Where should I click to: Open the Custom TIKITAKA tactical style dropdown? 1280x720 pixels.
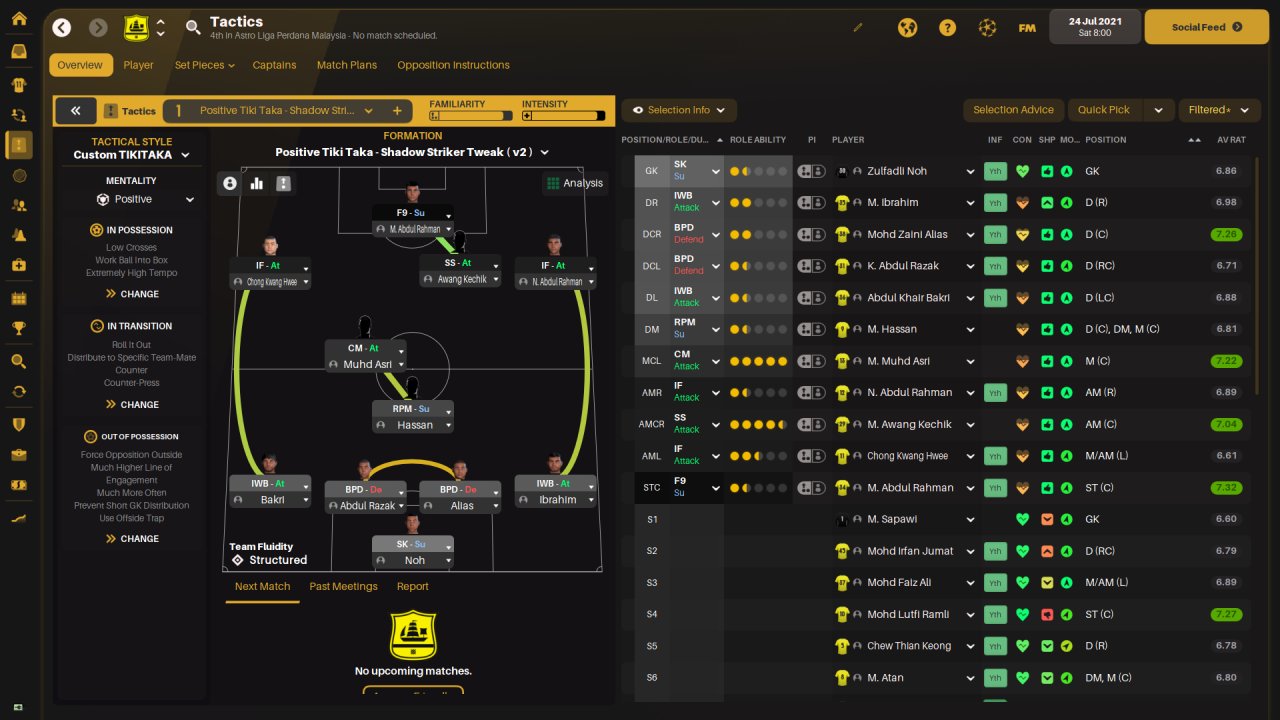pyautogui.click(x=131, y=155)
